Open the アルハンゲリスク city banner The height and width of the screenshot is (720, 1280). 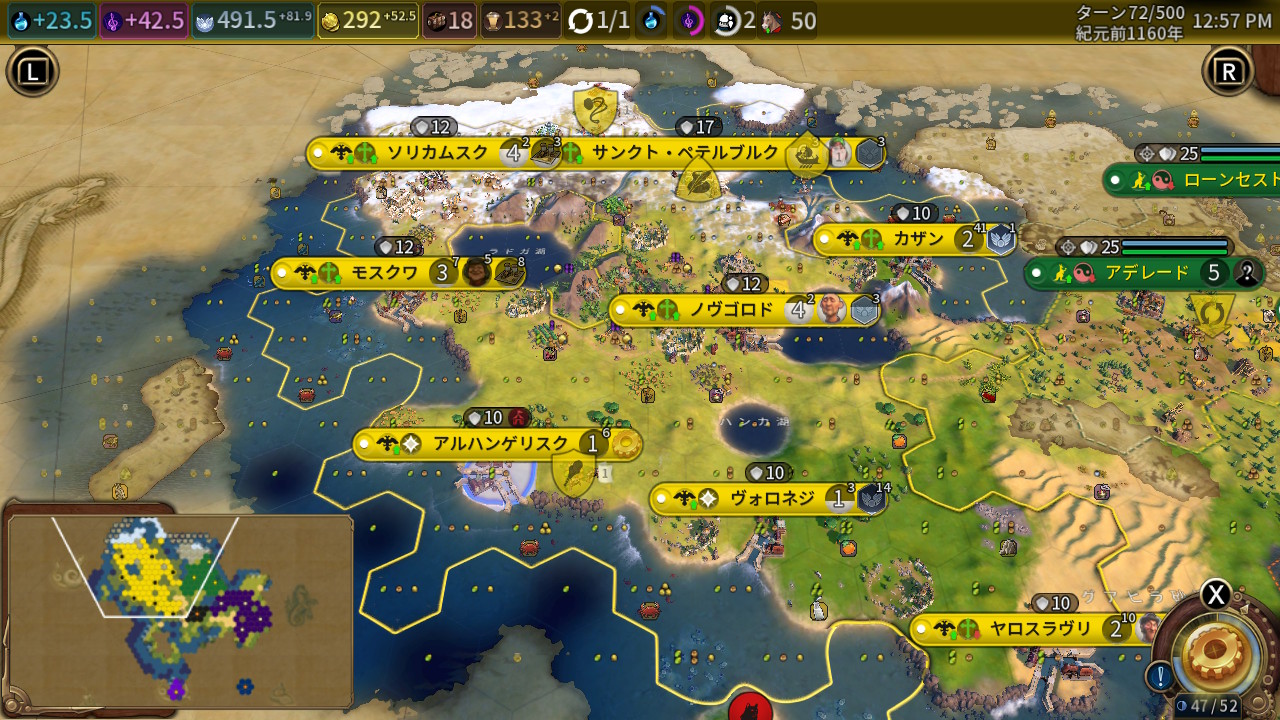point(500,444)
